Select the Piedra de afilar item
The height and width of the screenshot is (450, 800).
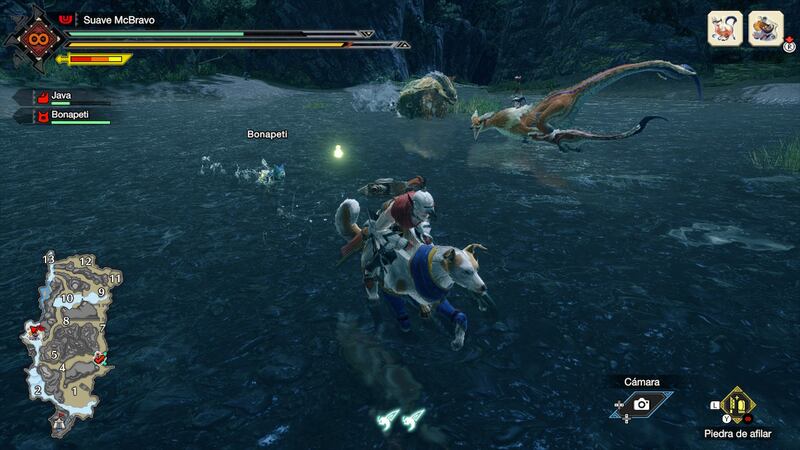pyautogui.click(x=737, y=405)
